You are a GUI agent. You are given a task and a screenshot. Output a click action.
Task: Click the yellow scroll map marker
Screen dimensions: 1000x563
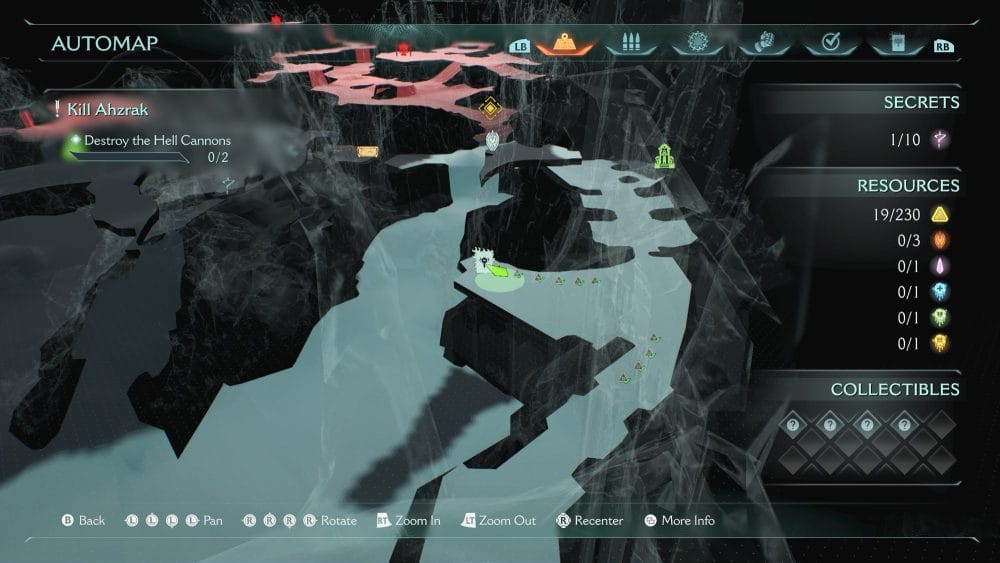(x=368, y=152)
